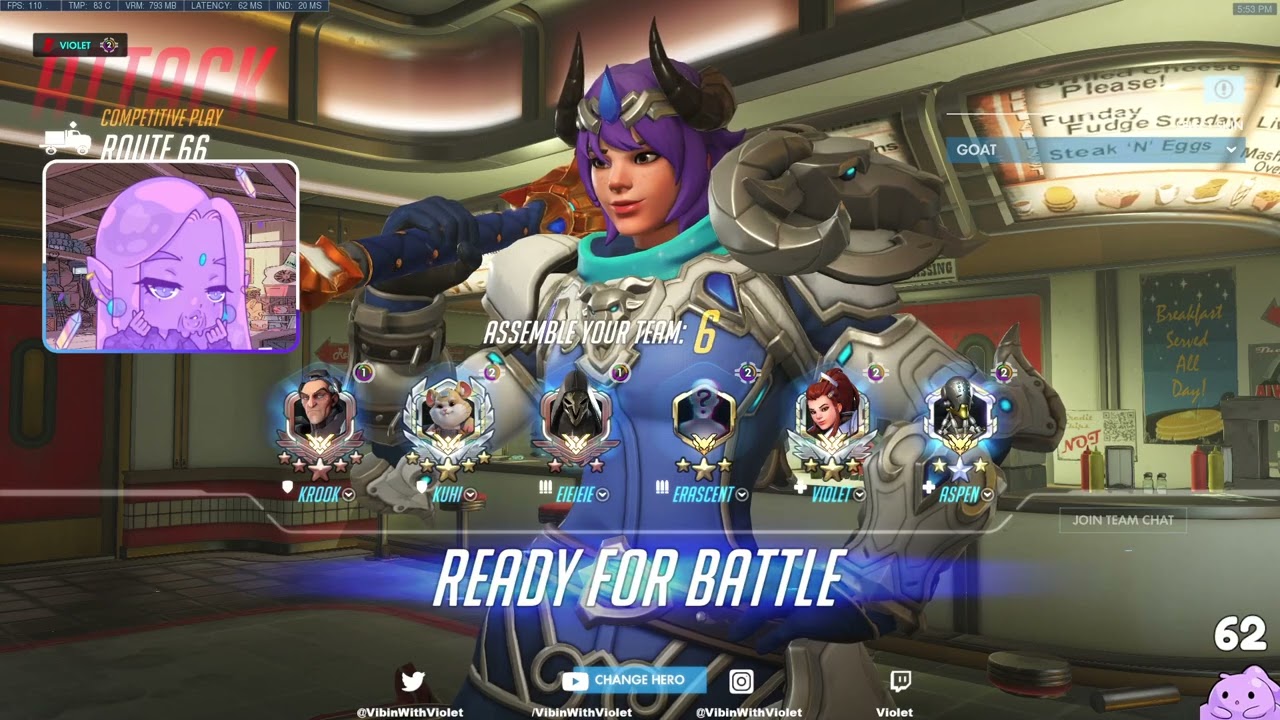1280x720 pixels.
Task: Expand the GOAT skin dropdown
Action: pyautogui.click(x=1231, y=150)
